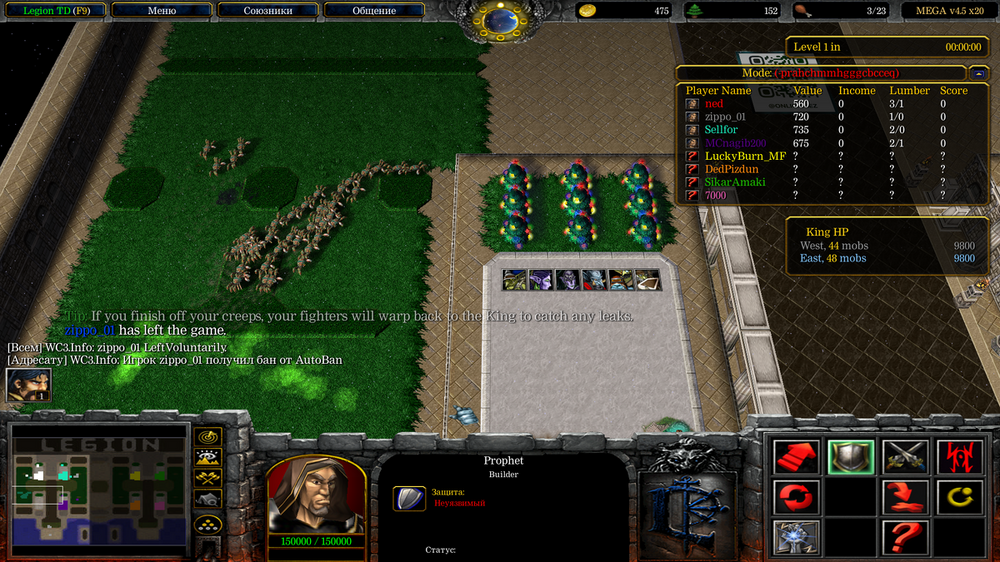Activate the crossed swords command
Viewport: 1000px width, 562px height.
[905, 457]
